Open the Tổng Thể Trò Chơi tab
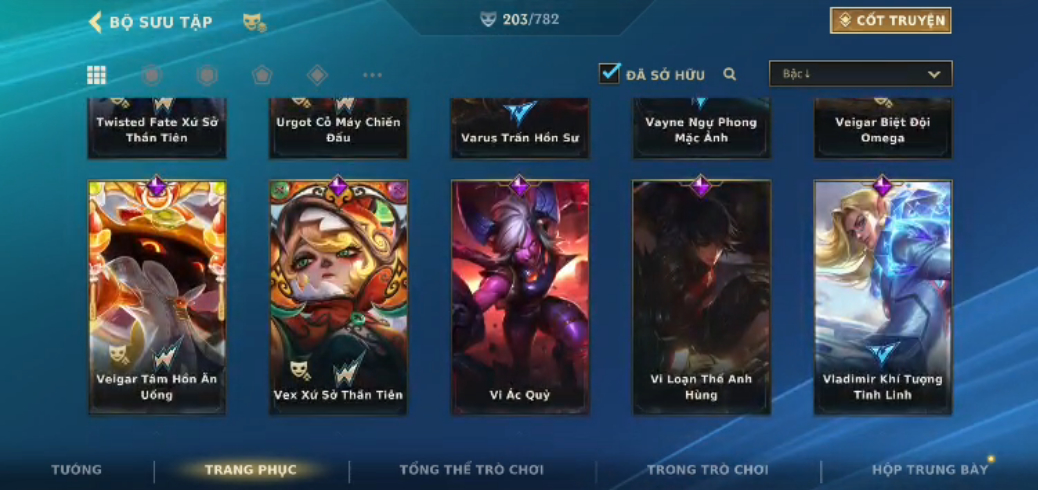This screenshot has height=490, width=1038. [x=471, y=470]
